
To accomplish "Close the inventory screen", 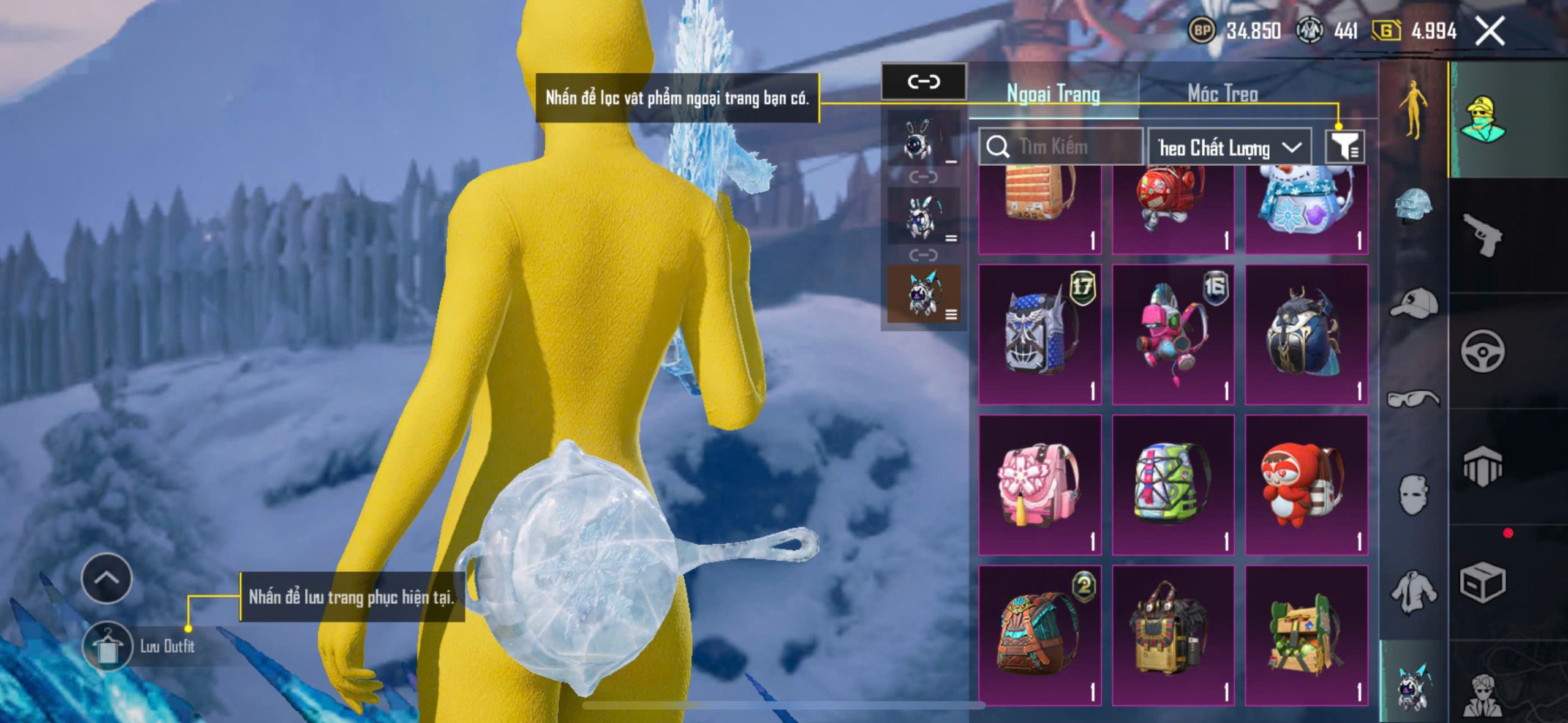I will (1489, 31).
